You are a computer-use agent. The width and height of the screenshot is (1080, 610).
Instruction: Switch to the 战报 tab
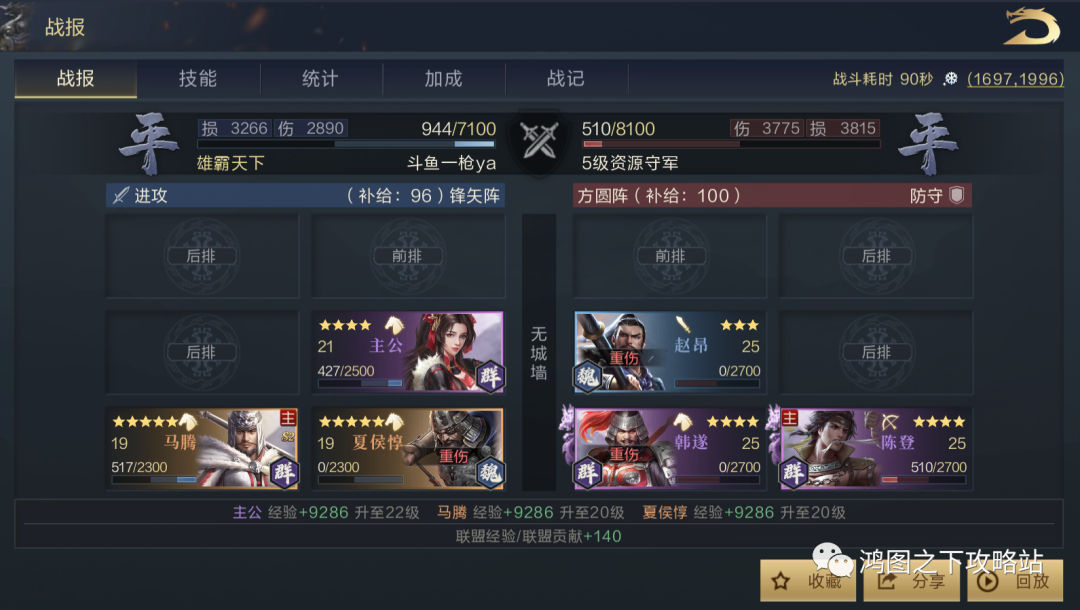tap(76, 79)
